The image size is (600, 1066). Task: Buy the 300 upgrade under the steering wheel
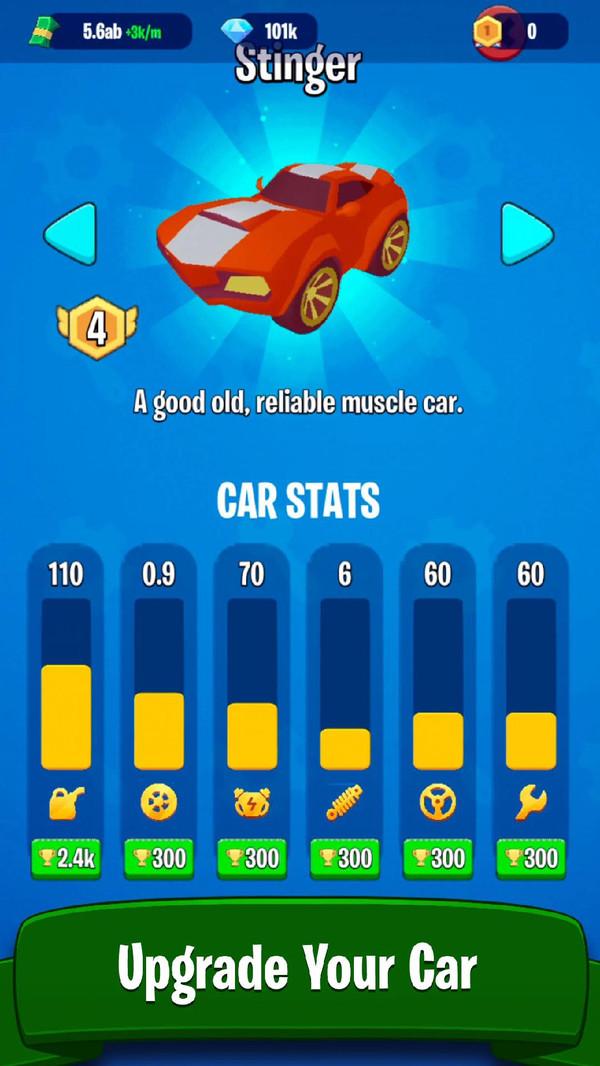pyautogui.click(x=438, y=858)
